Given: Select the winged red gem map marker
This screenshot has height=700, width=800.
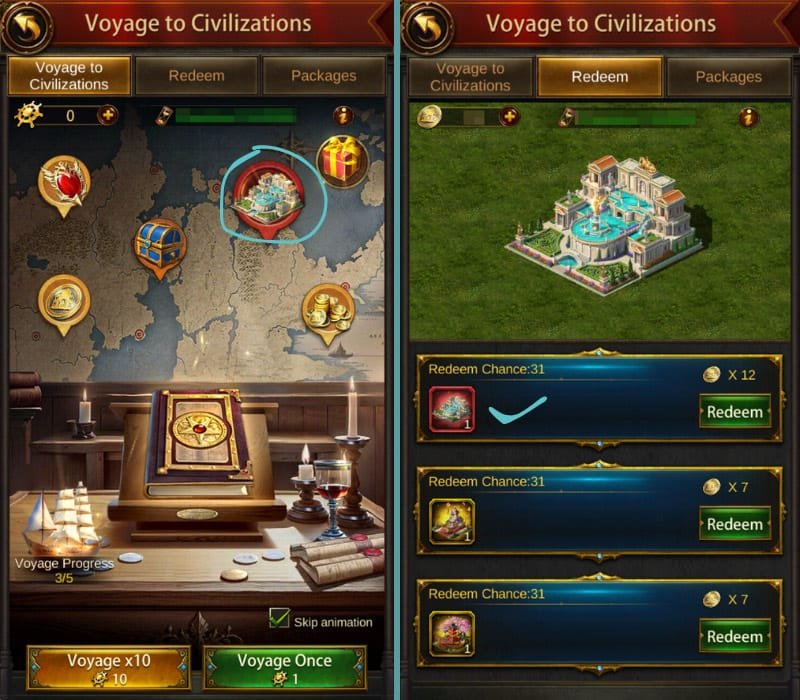Looking at the screenshot, I should point(64,181).
